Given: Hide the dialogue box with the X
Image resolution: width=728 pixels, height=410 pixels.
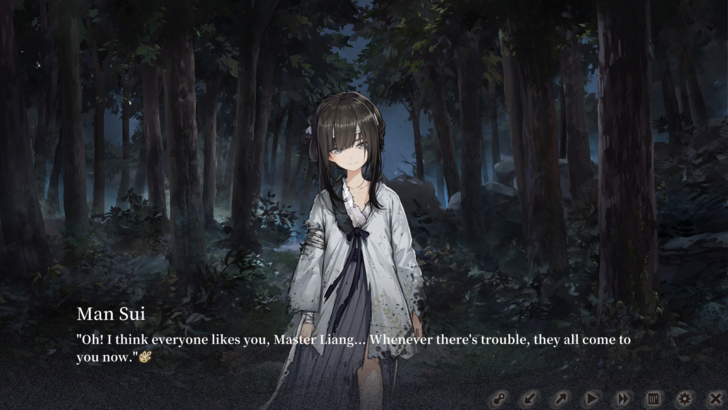Looking at the screenshot, I should coord(713,398).
